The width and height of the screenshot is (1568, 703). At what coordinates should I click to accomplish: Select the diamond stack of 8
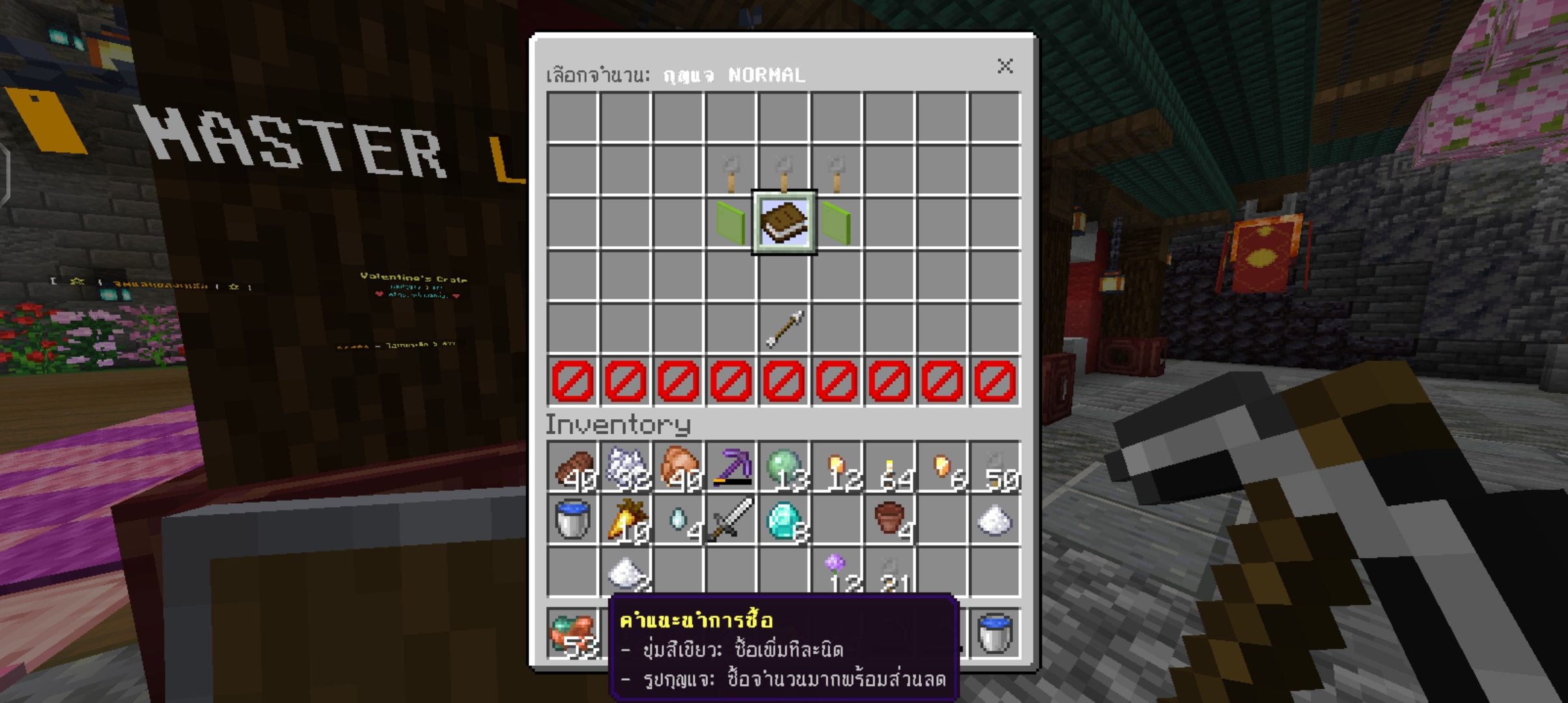click(x=784, y=519)
